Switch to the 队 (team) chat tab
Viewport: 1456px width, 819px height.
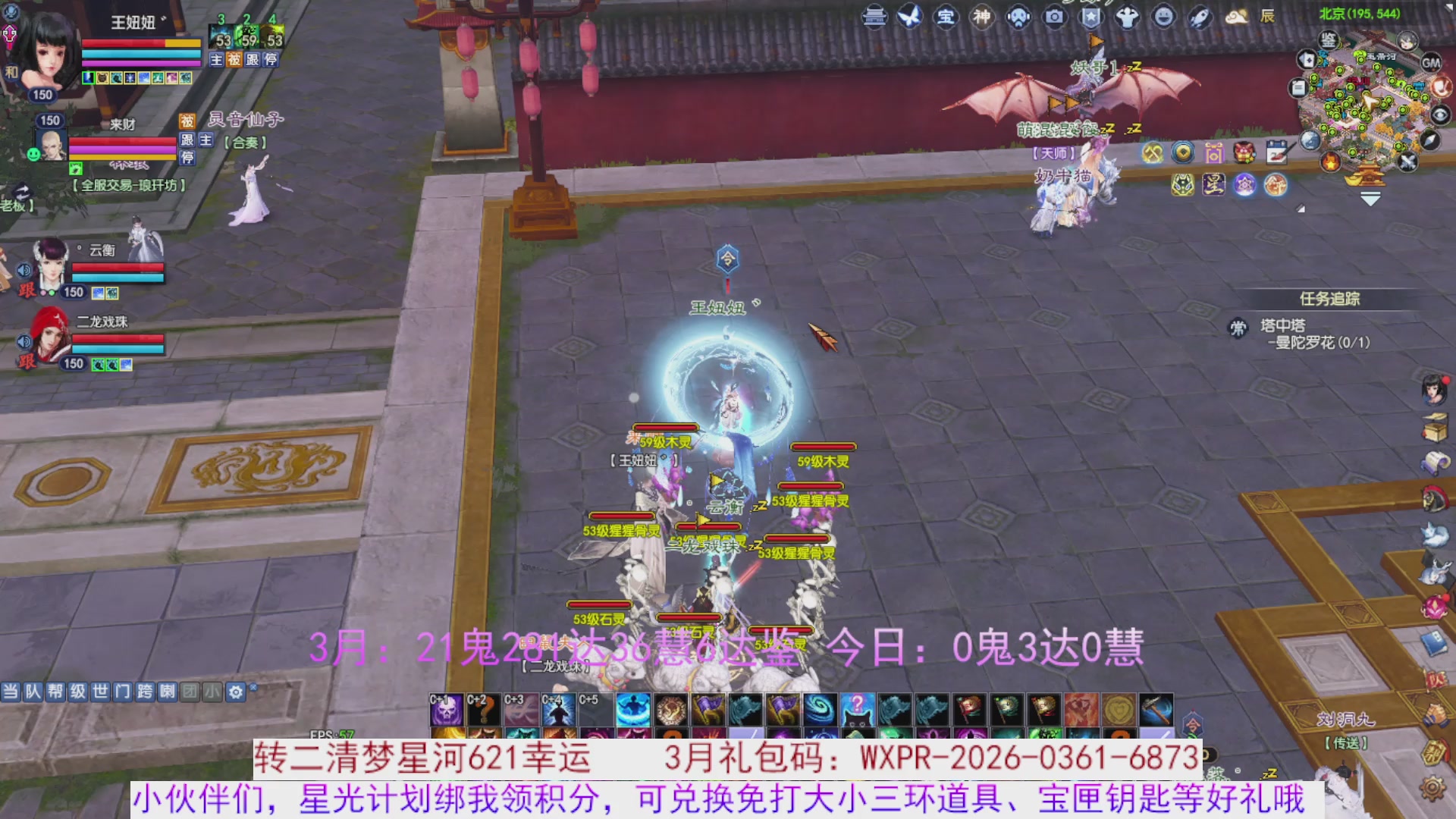point(33,692)
